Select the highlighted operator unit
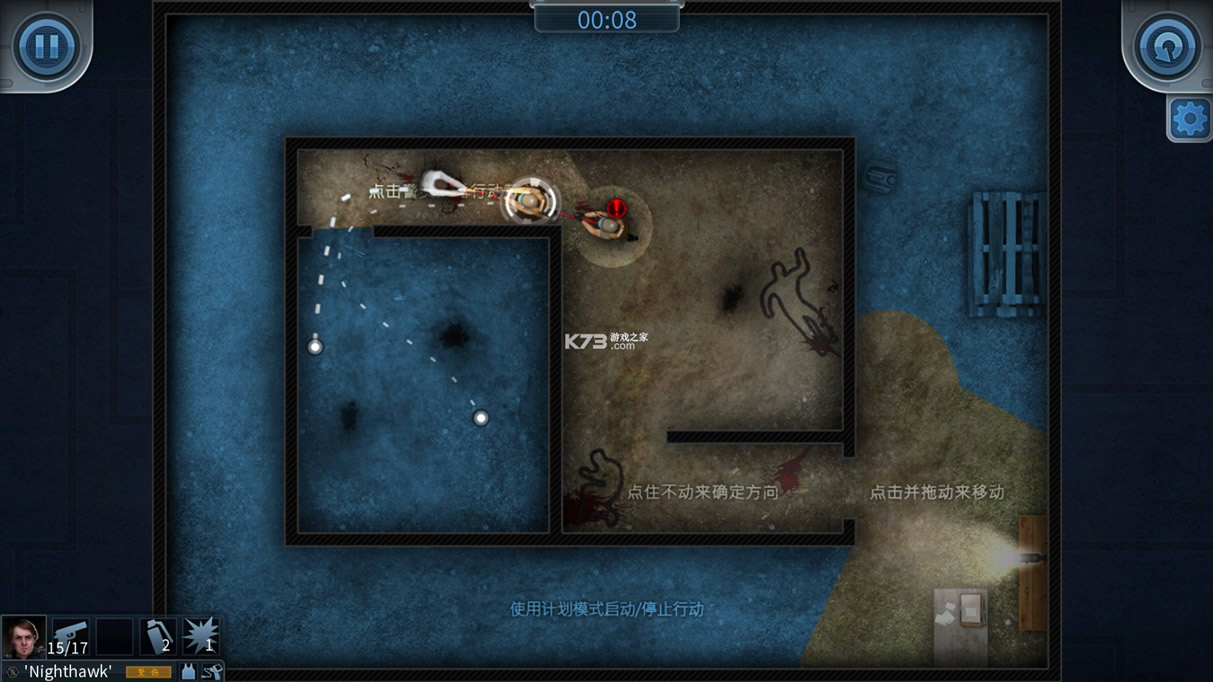1213x682 pixels. [x=529, y=201]
